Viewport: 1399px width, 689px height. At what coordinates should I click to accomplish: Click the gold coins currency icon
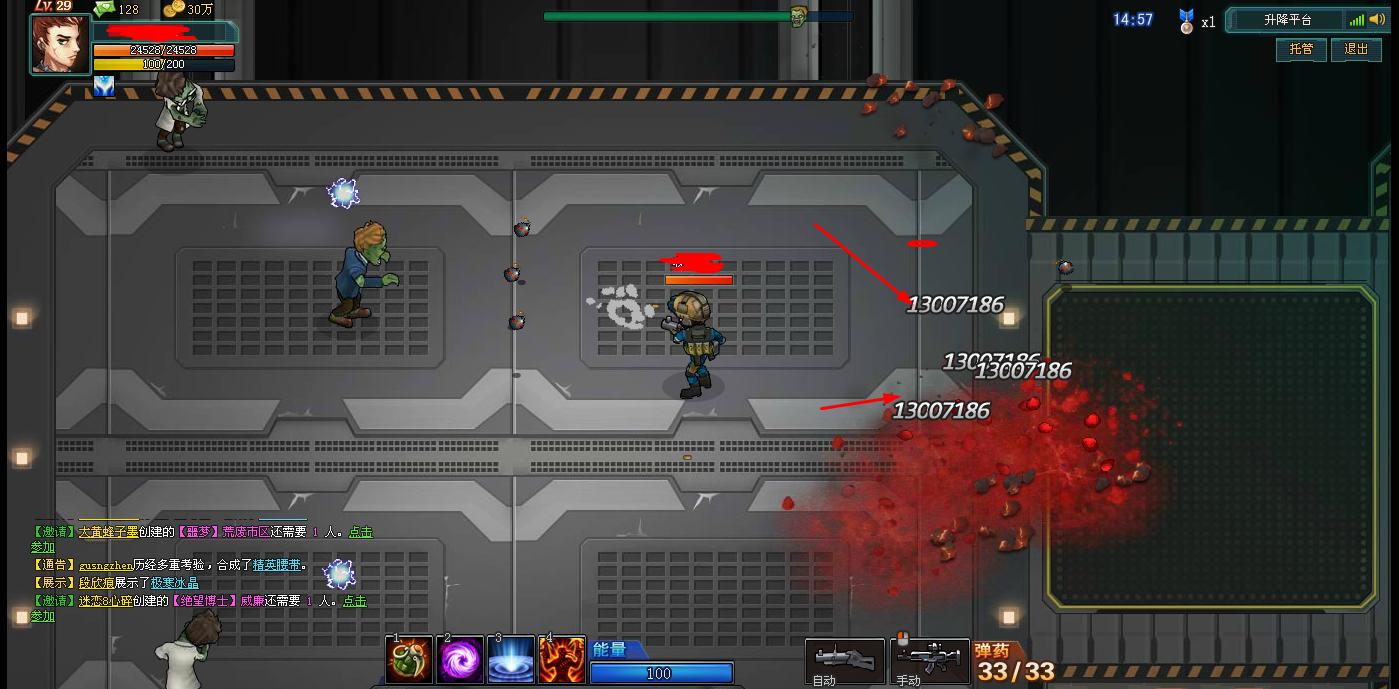(x=174, y=9)
